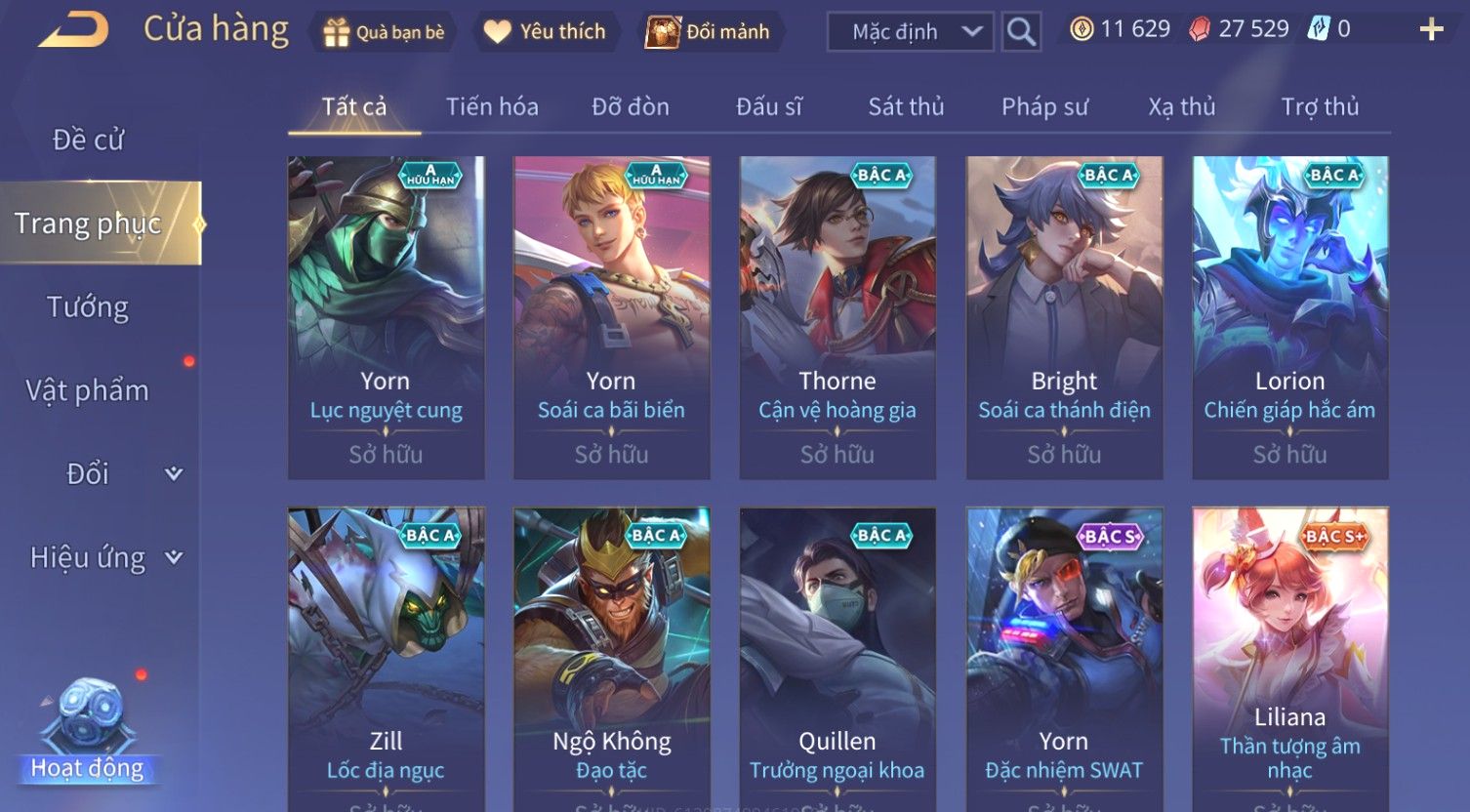Expand the Hiệu ứng sidebar menu
The image size is (1470, 812).
coord(102,557)
